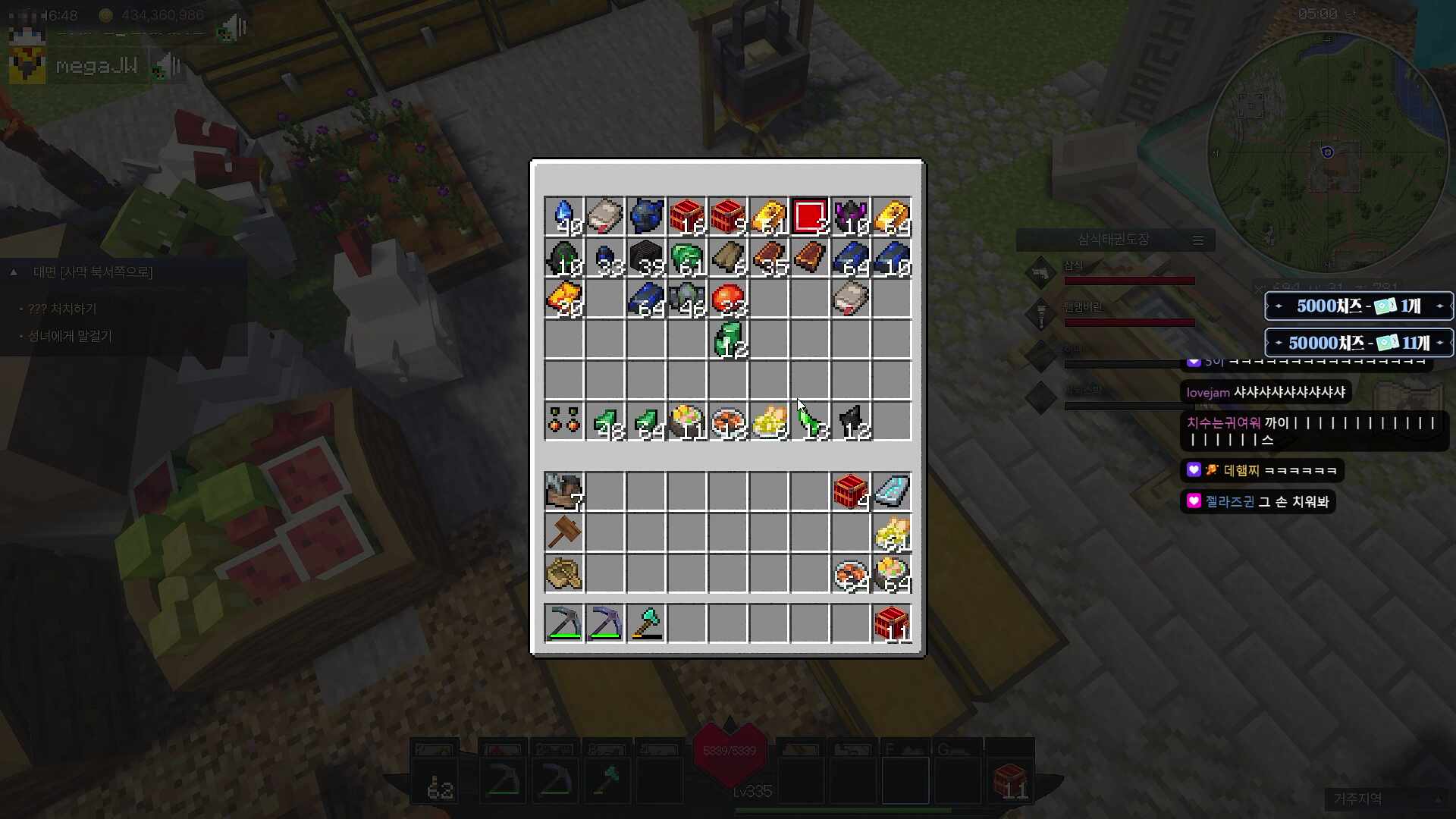1456x819 pixels.
Task: Select the wooden mallet in inventory
Action: pos(564,532)
